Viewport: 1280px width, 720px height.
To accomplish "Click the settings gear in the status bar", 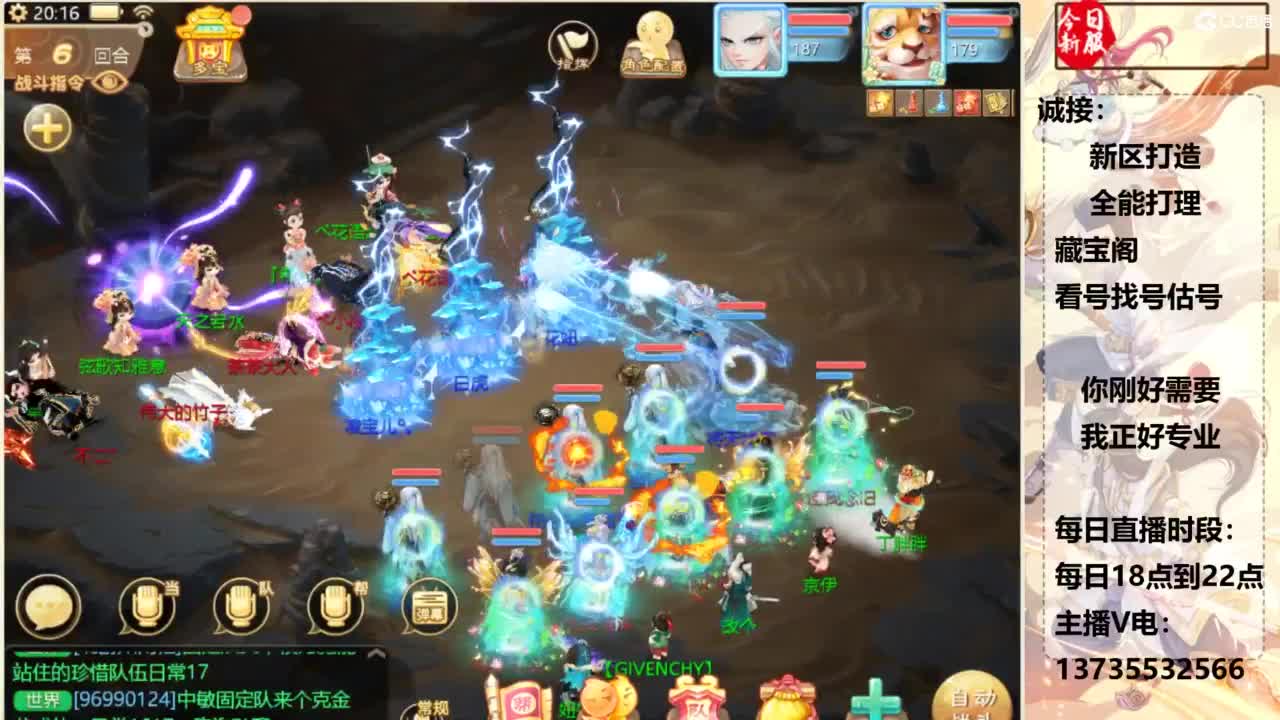I will (x=19, y=12).
